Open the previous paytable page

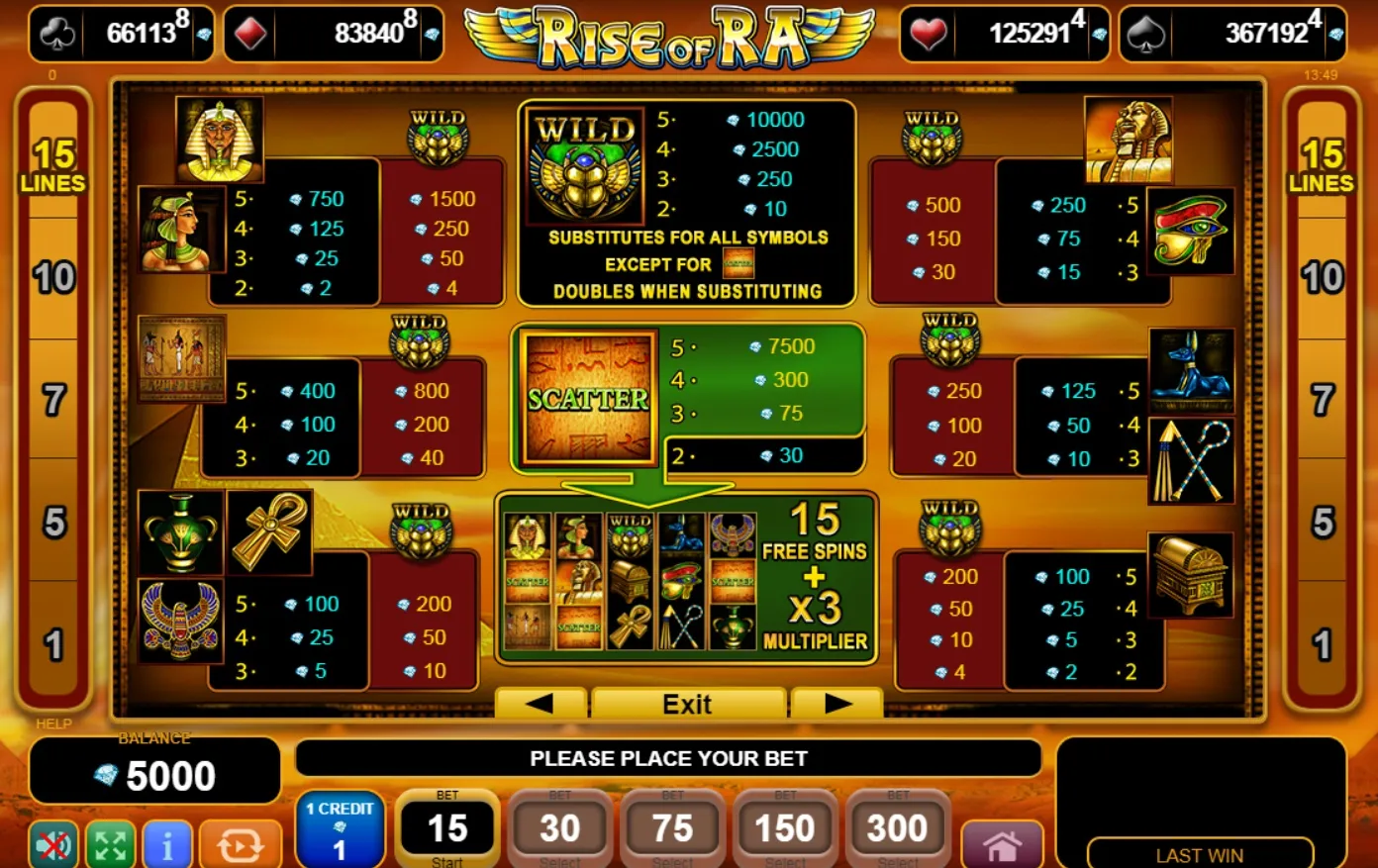coord(541,704)
